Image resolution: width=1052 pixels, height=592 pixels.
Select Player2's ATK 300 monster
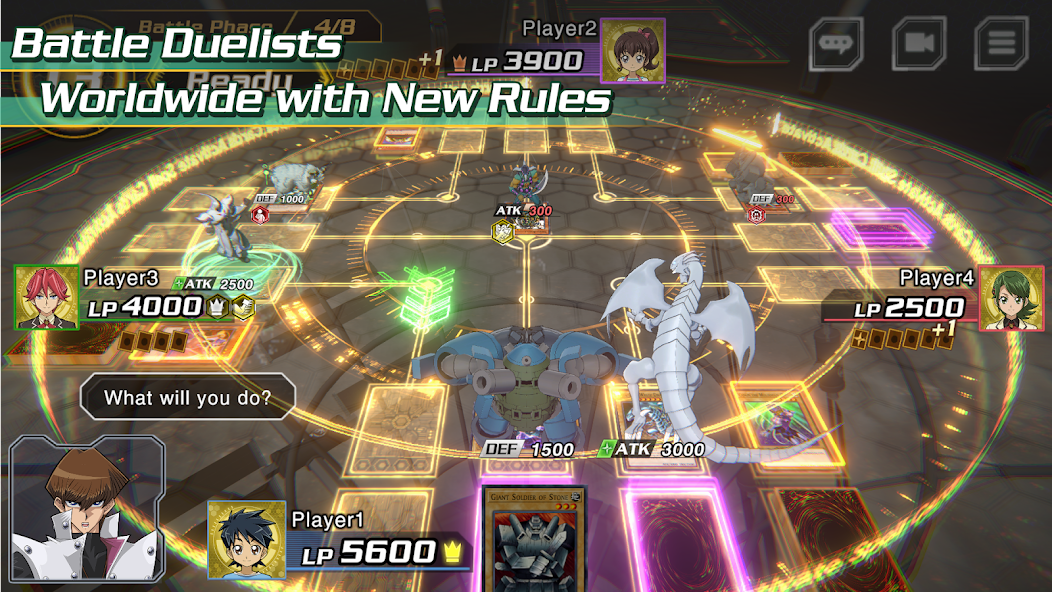click(525, 185)
